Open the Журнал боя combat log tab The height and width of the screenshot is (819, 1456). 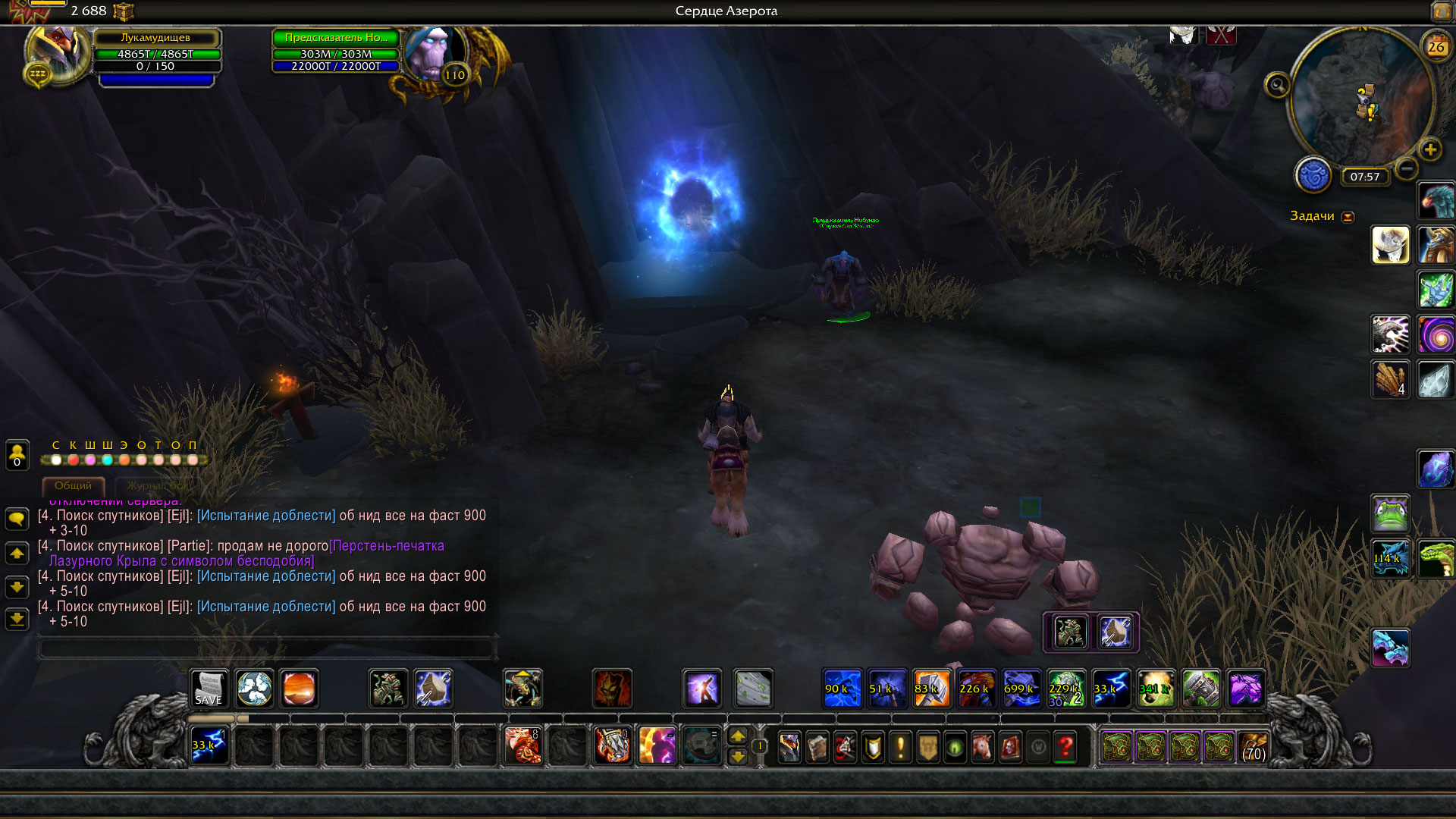(x=157, y=485)
